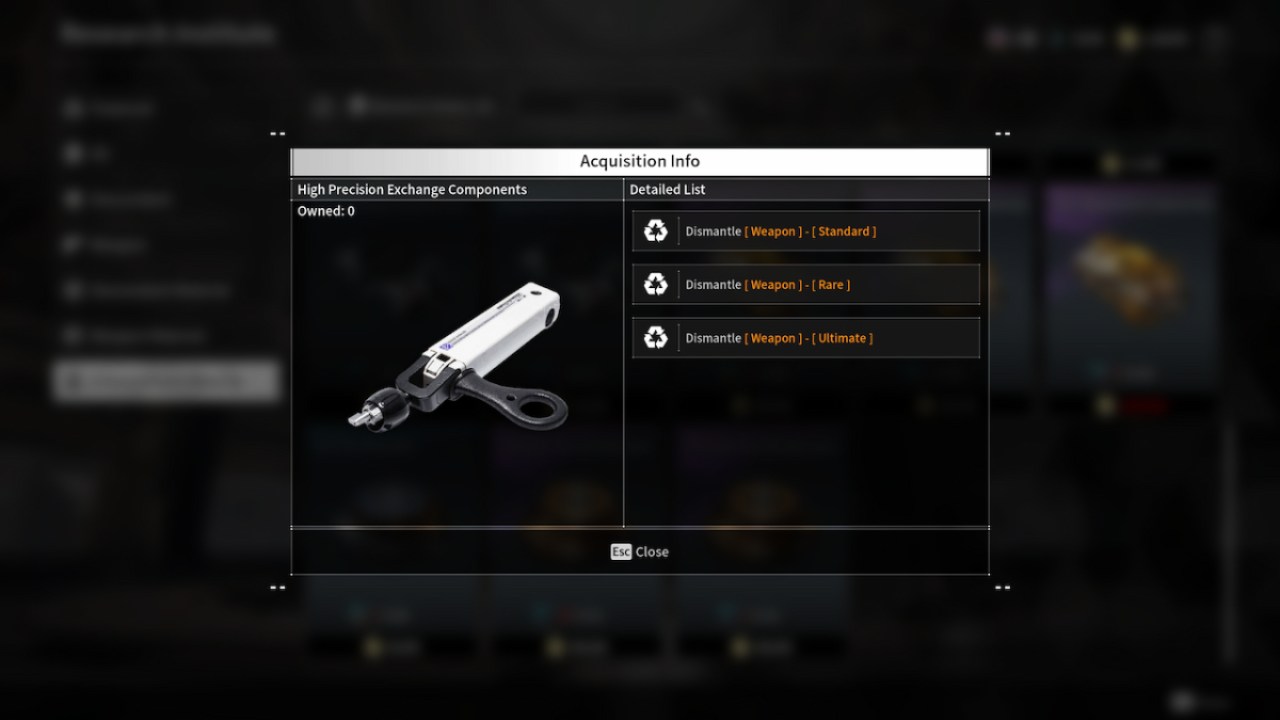The height and width of the screenshot is (720, 1280).
Task: Select Dismantle [ Weapon ] - [ Rare ] entry
Action: click(806, 284)
